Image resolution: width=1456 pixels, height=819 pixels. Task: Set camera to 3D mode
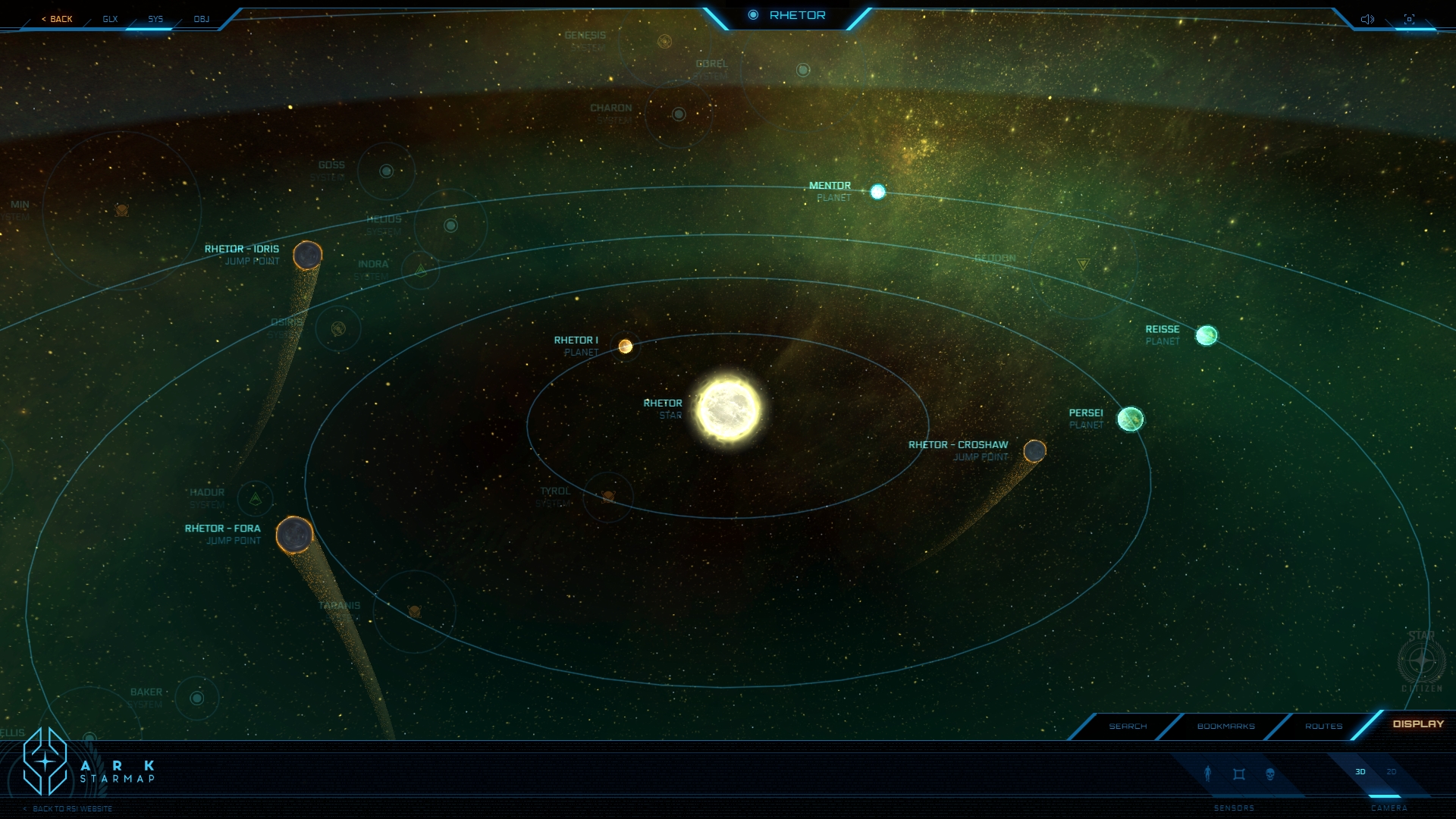1360,772
